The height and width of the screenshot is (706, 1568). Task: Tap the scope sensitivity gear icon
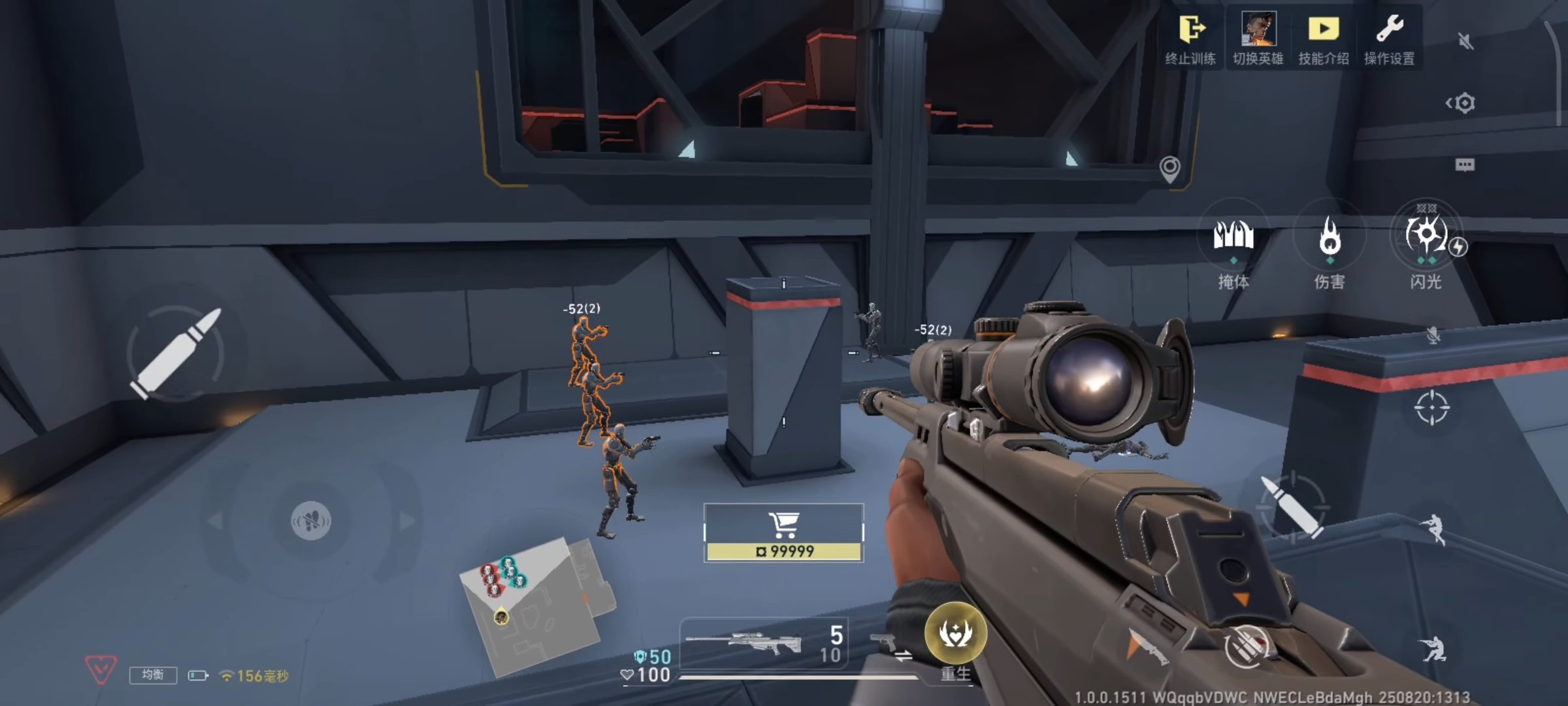pyautogui.click(x=1466, y=102)
